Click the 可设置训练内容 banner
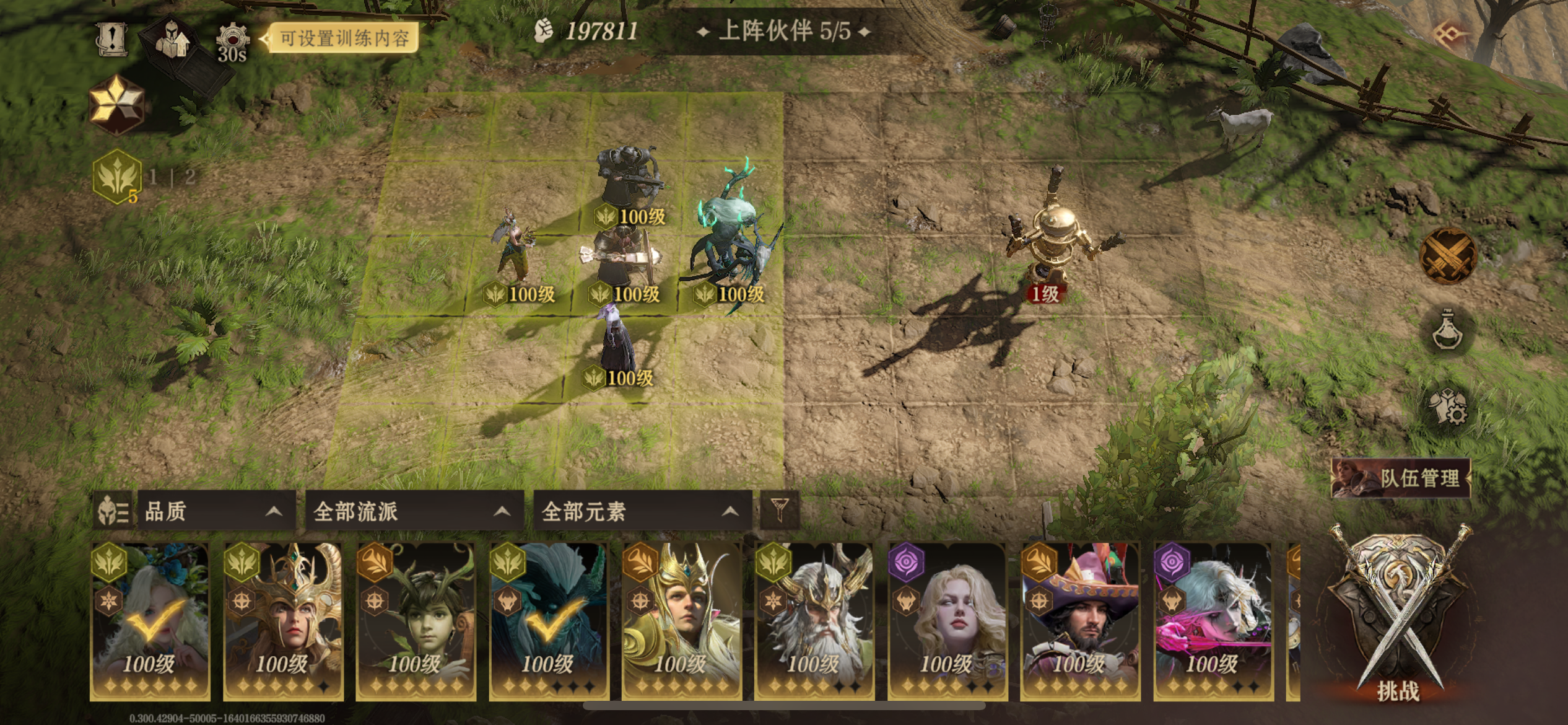This screenshot has width=1568, height=725. point(339,38)
